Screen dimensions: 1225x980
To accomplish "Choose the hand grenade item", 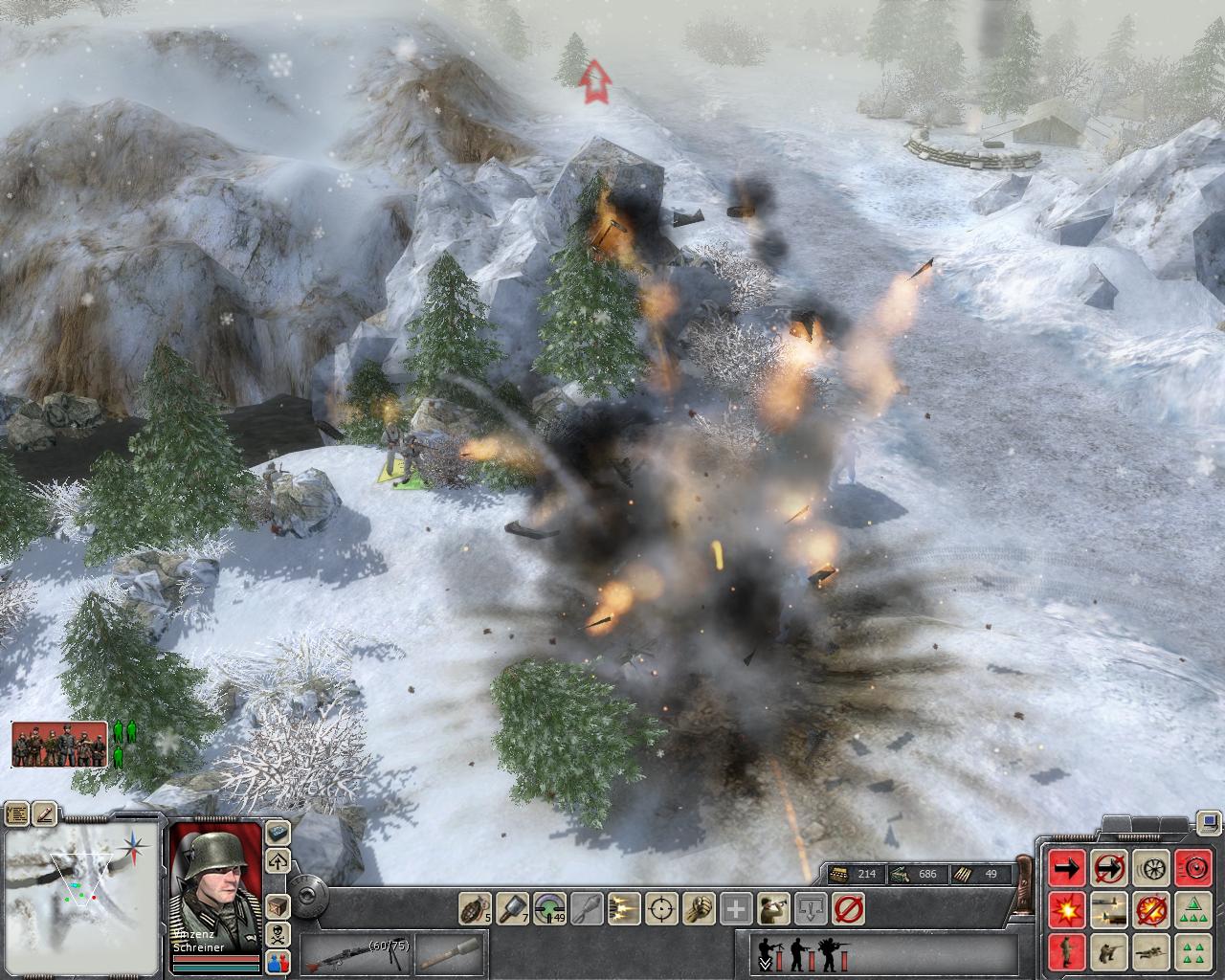I will [476, 906].
